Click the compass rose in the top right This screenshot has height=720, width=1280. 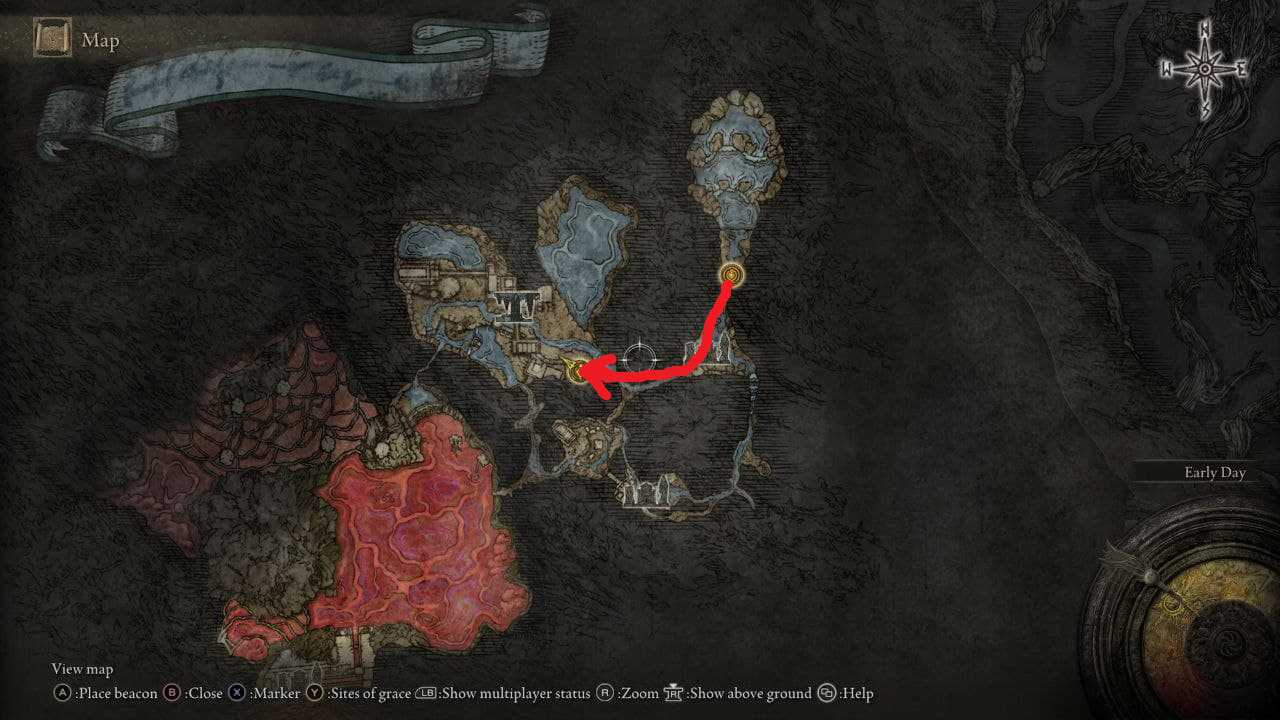tap(1203, 68)
